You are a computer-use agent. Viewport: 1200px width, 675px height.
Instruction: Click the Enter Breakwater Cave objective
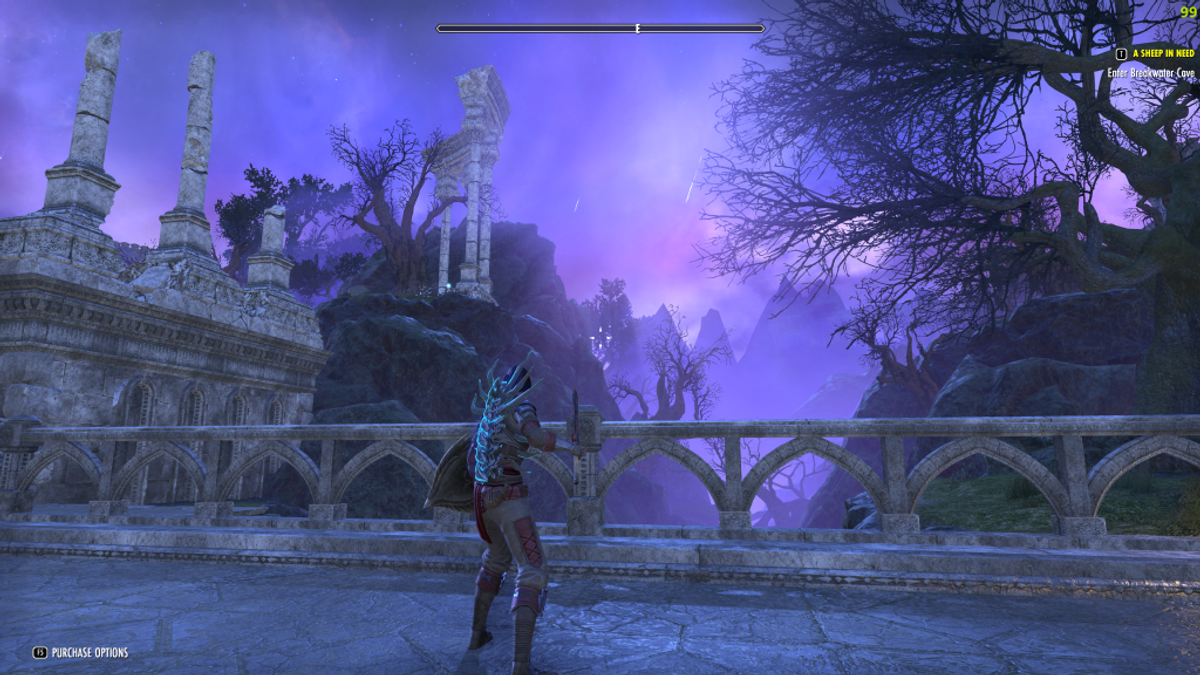coord(1151,73)
